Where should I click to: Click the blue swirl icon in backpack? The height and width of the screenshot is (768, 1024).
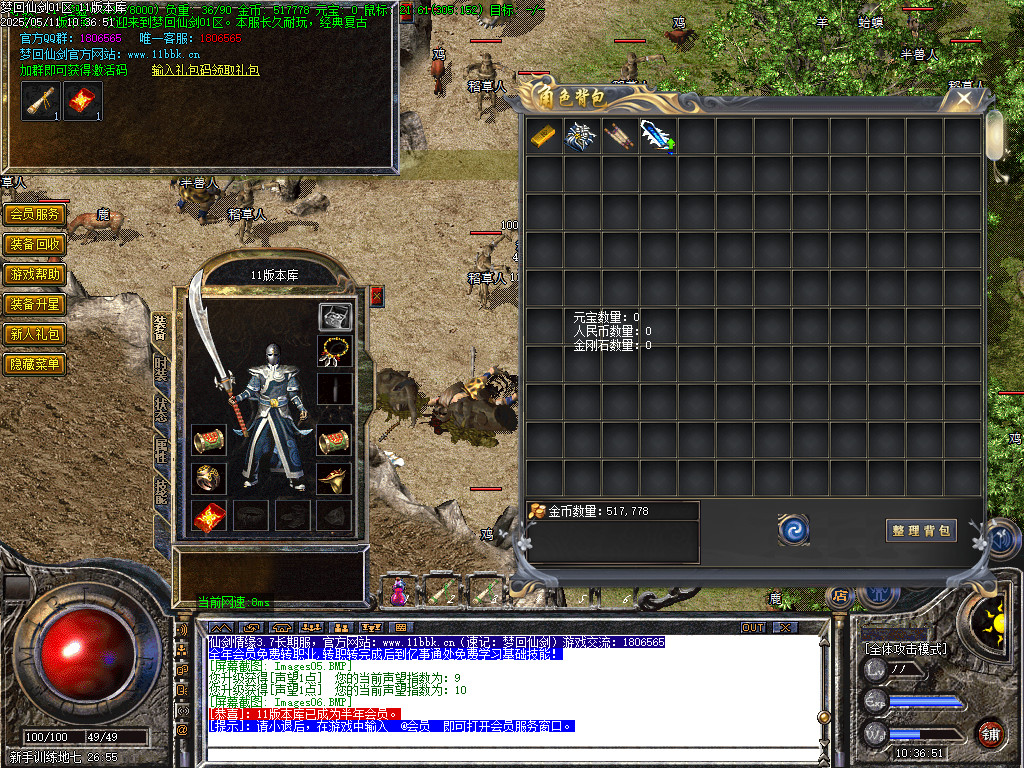793,530
